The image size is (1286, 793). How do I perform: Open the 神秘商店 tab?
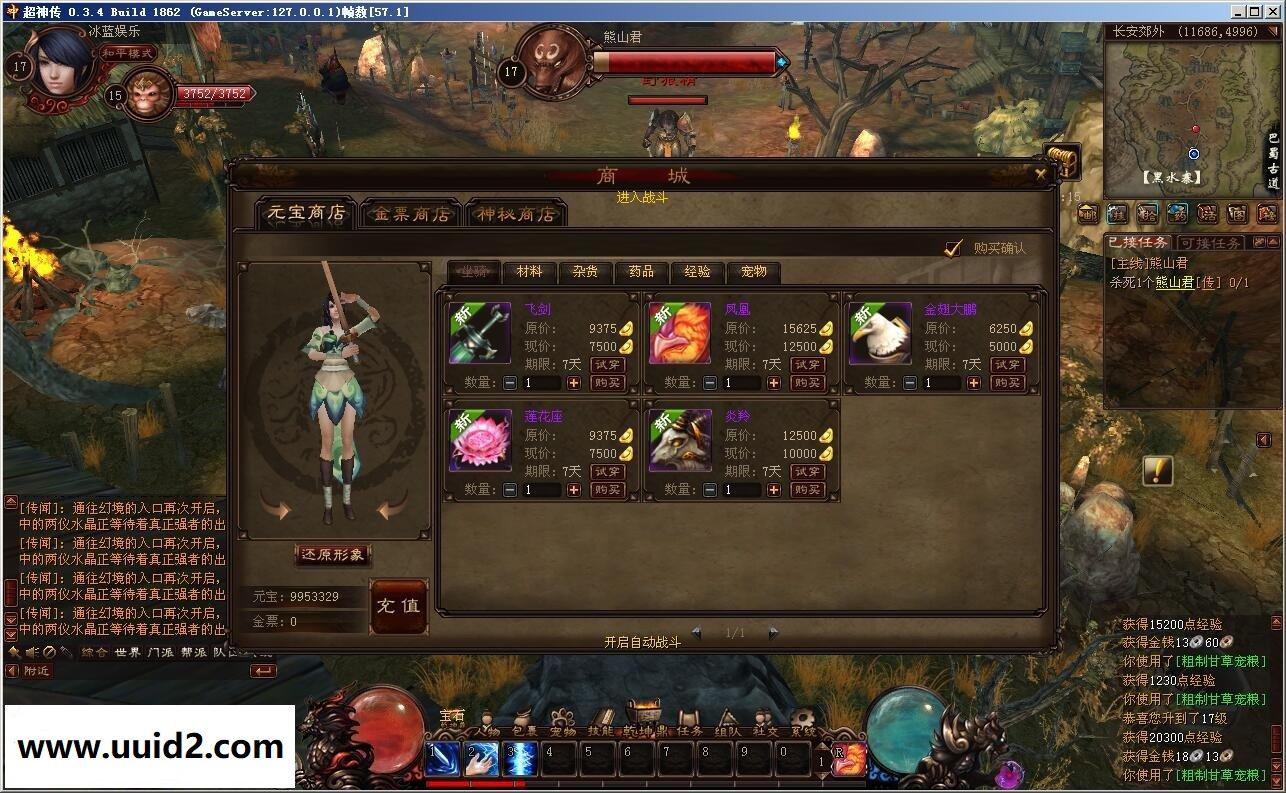click(516, 214)
